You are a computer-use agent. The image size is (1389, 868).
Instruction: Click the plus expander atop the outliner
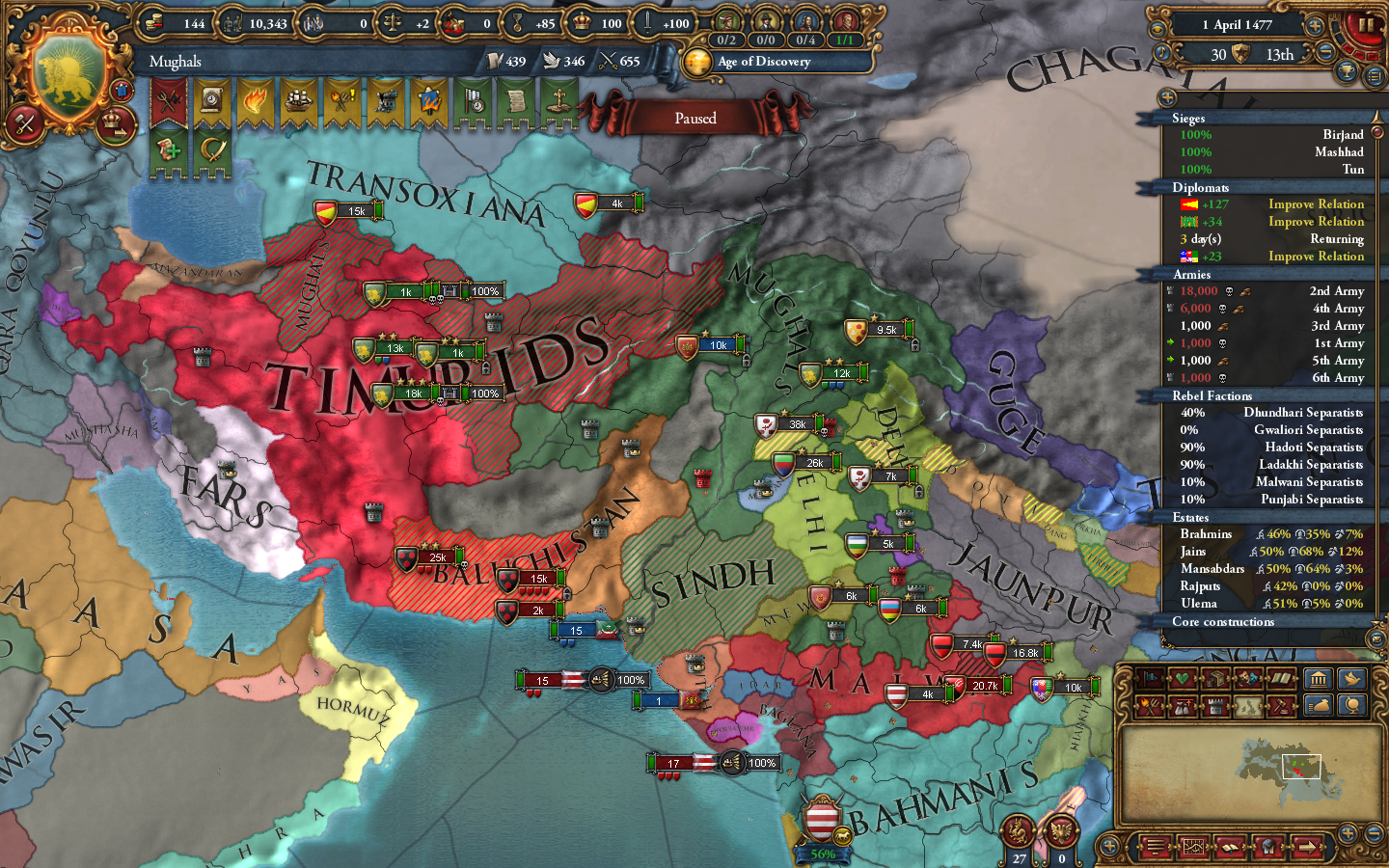coord(1168,96)
